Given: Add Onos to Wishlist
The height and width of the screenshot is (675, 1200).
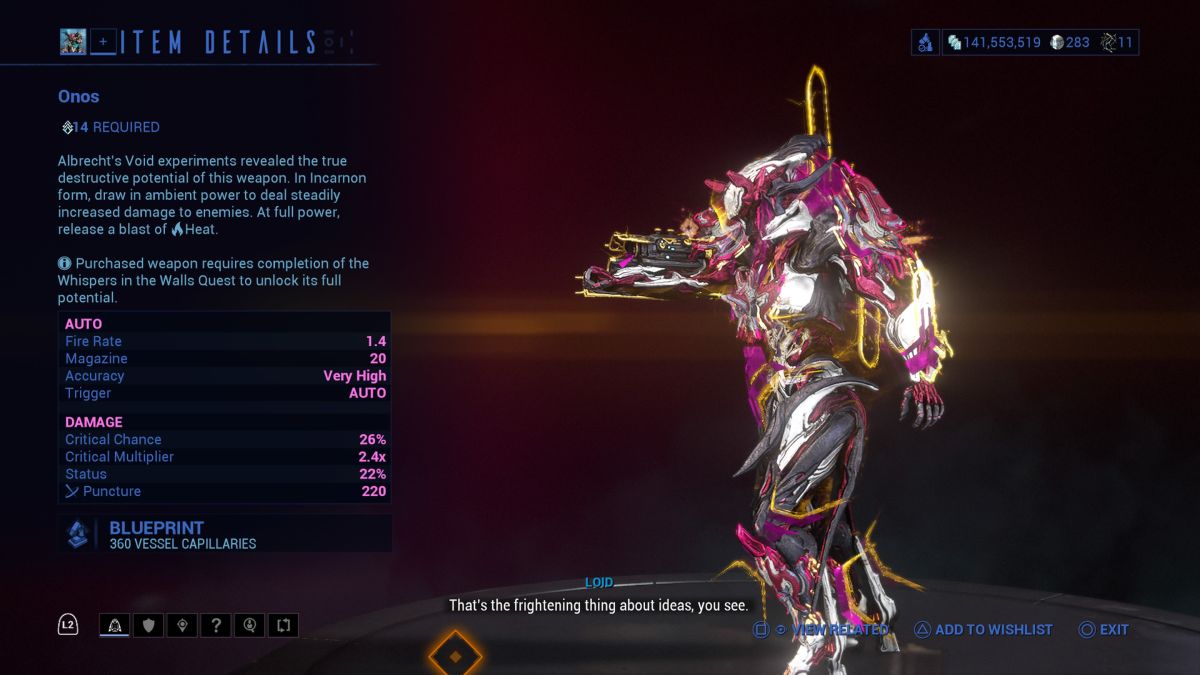Looking at the screenshot, I should pyautogui.click(x=983, y=630).
